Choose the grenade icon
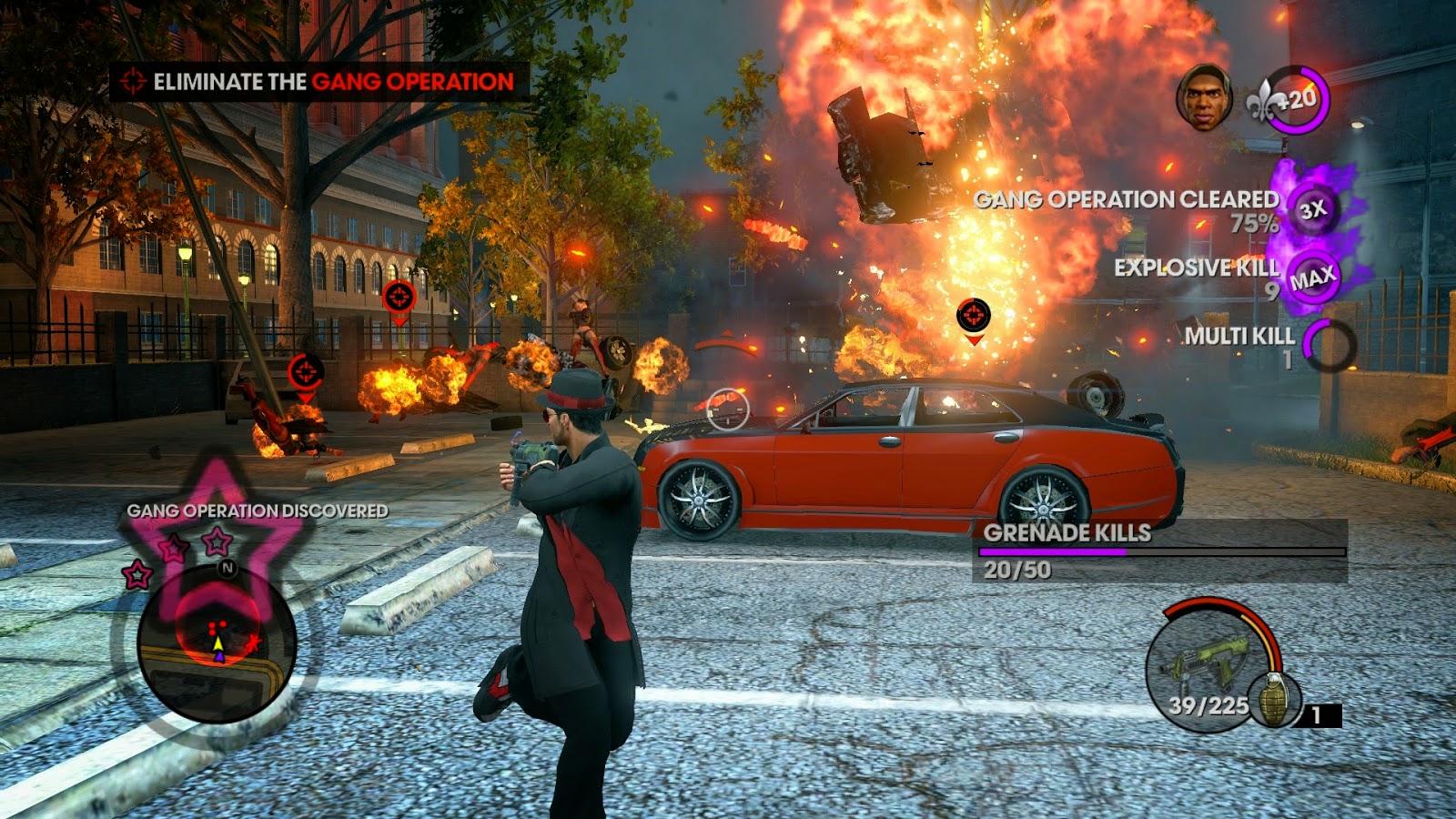The height and width of the screenshot is (819, 1456). tap(1273, 700)
